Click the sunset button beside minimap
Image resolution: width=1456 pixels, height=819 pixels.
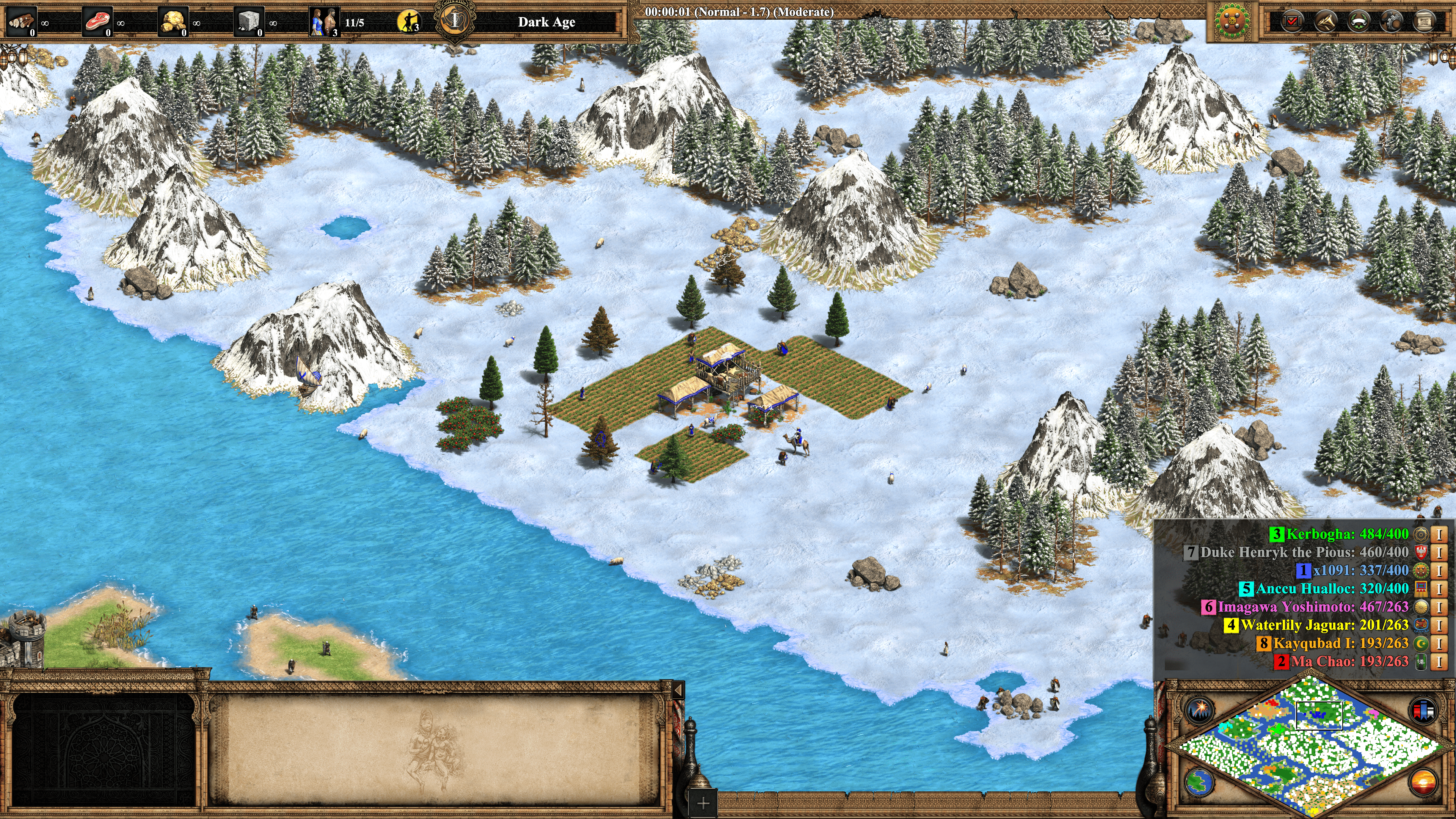pos(1423,782)
